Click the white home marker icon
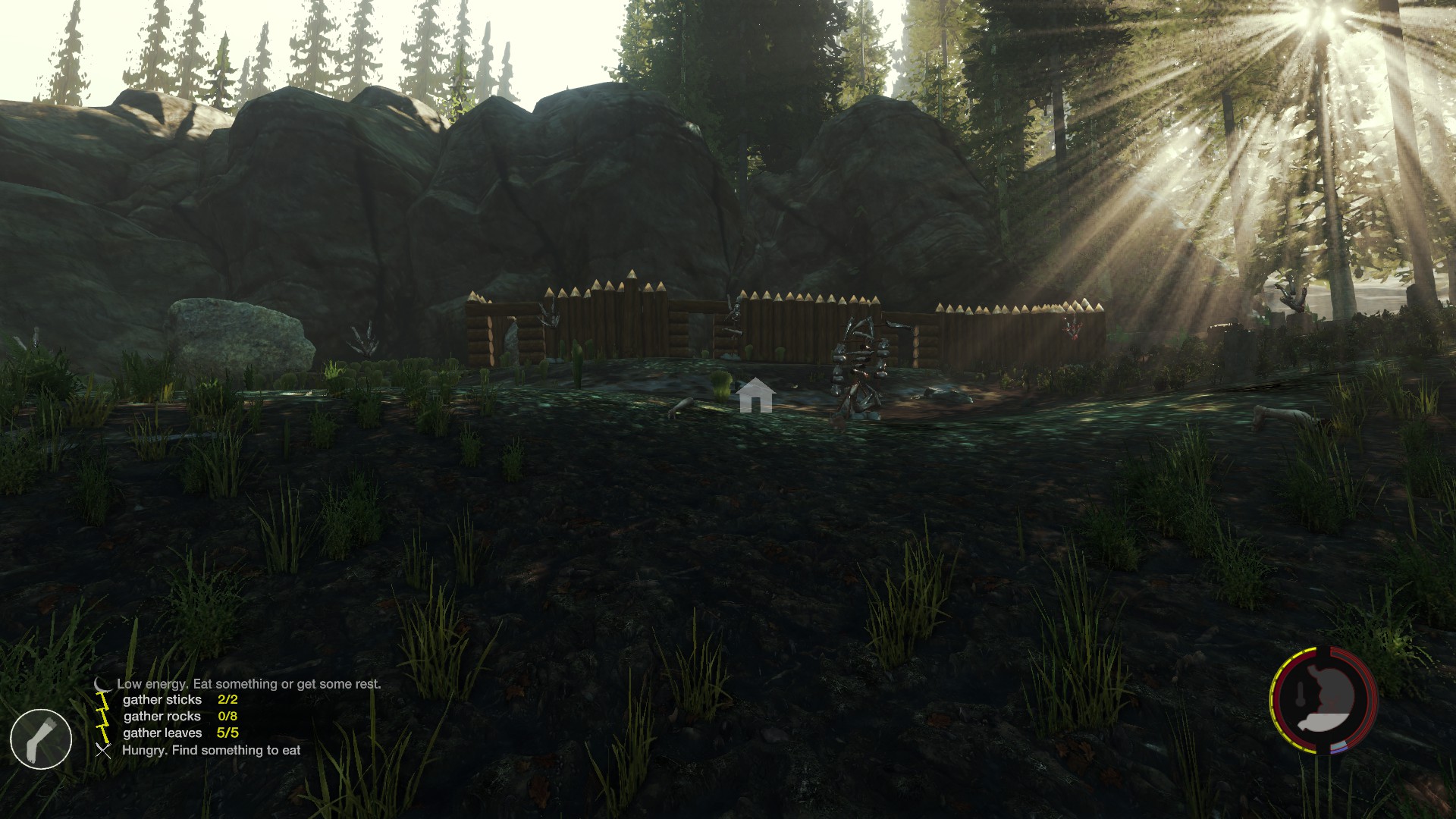The width and height of the screenshot is (1456, 819). click(x=755, y=396)
